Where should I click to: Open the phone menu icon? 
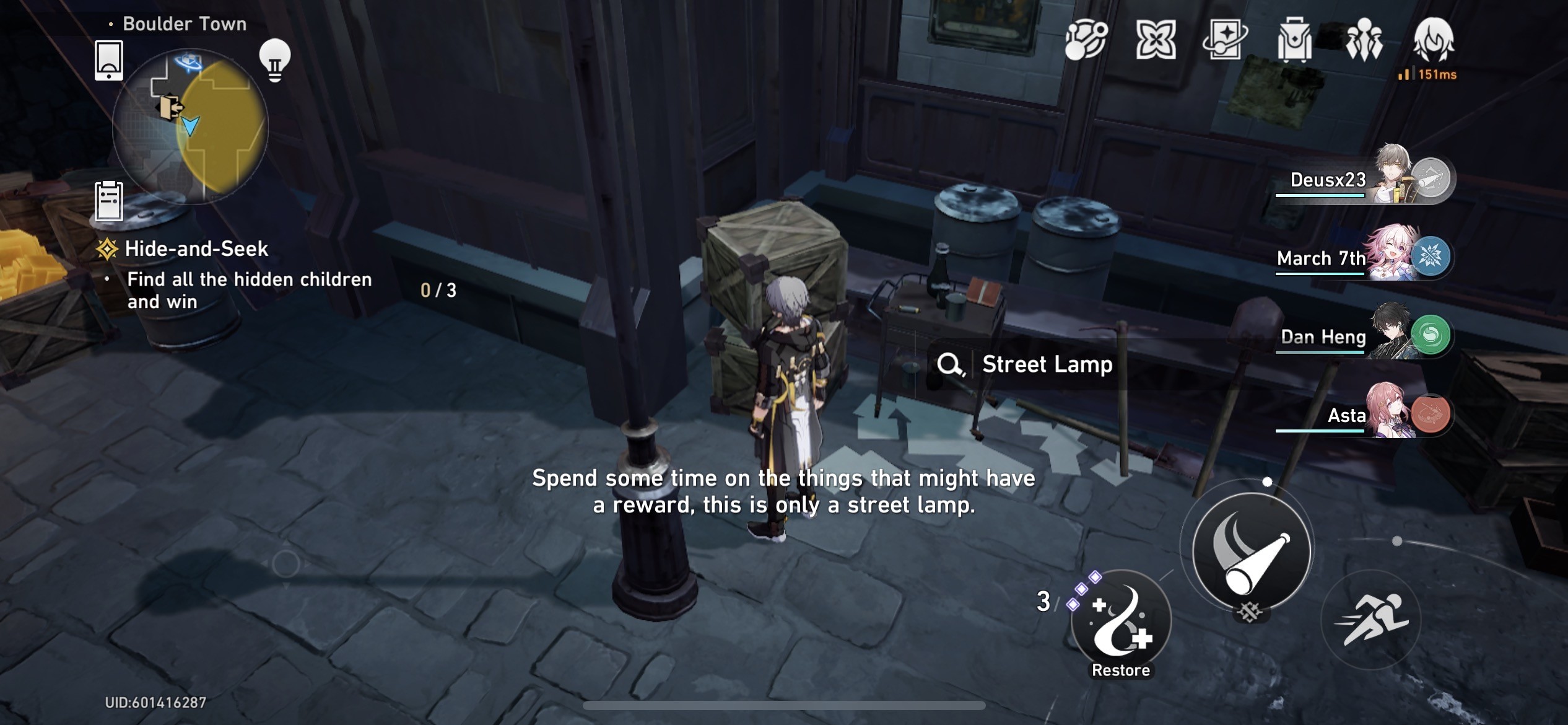point(109,61)
